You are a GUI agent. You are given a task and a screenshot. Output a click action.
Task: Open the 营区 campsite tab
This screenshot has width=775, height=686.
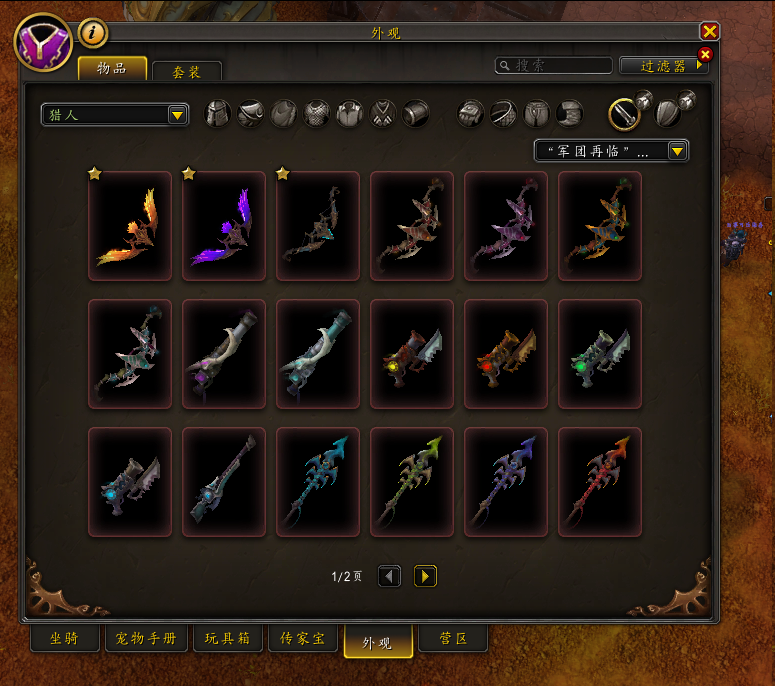[452, 639]
